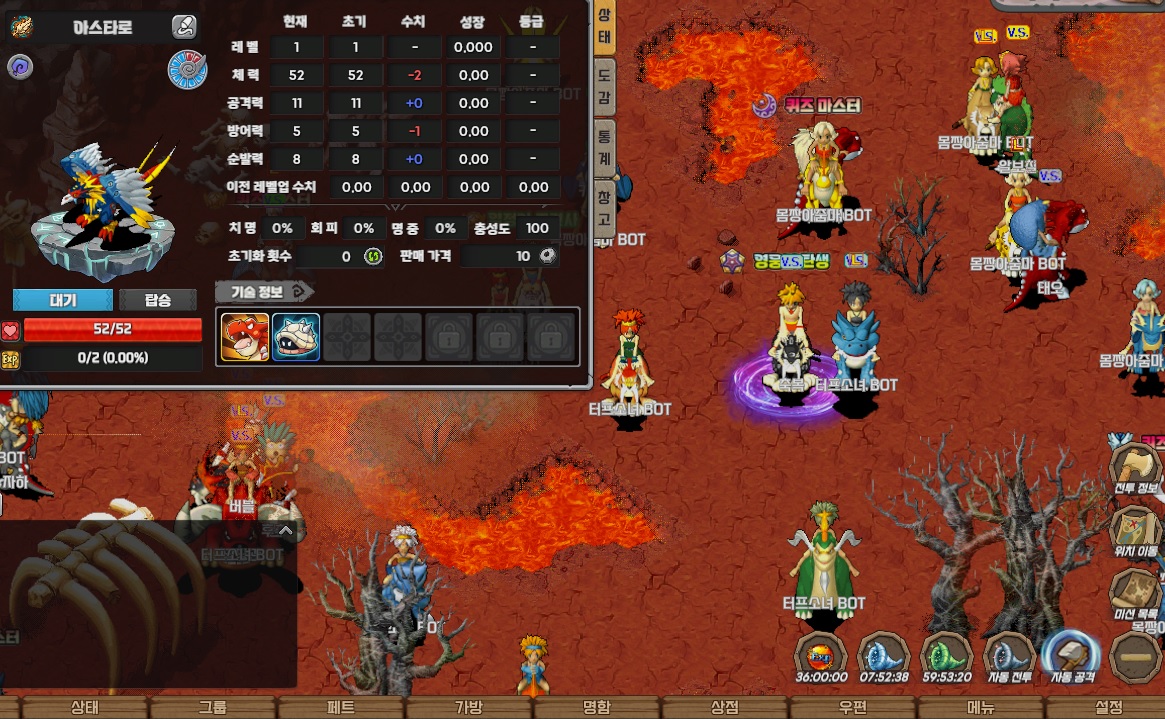Choose the 탑승 ride button

coord(158,300)
